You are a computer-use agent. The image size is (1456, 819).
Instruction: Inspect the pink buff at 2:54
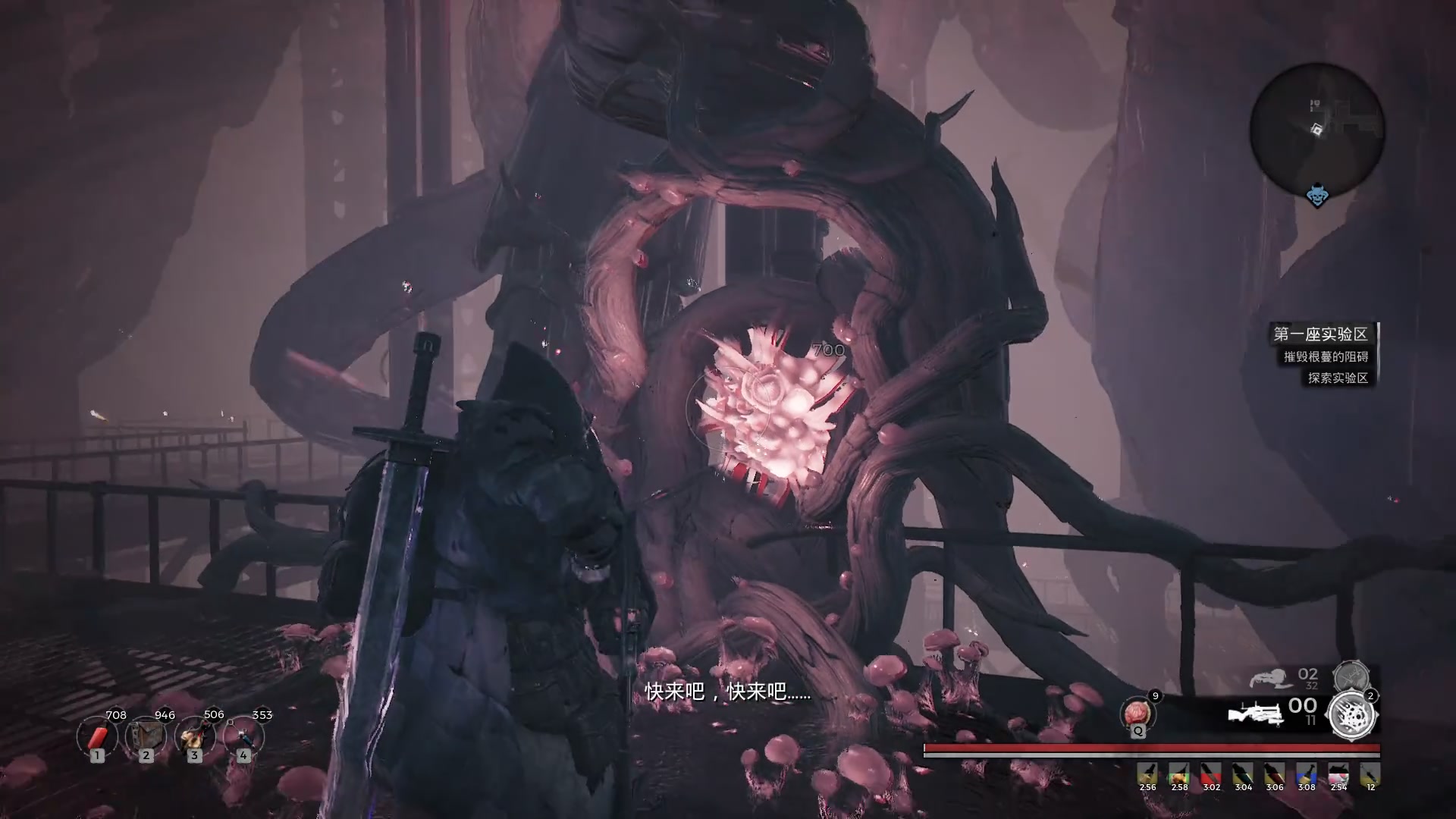pyautogui.click(x=1338, y=773)
